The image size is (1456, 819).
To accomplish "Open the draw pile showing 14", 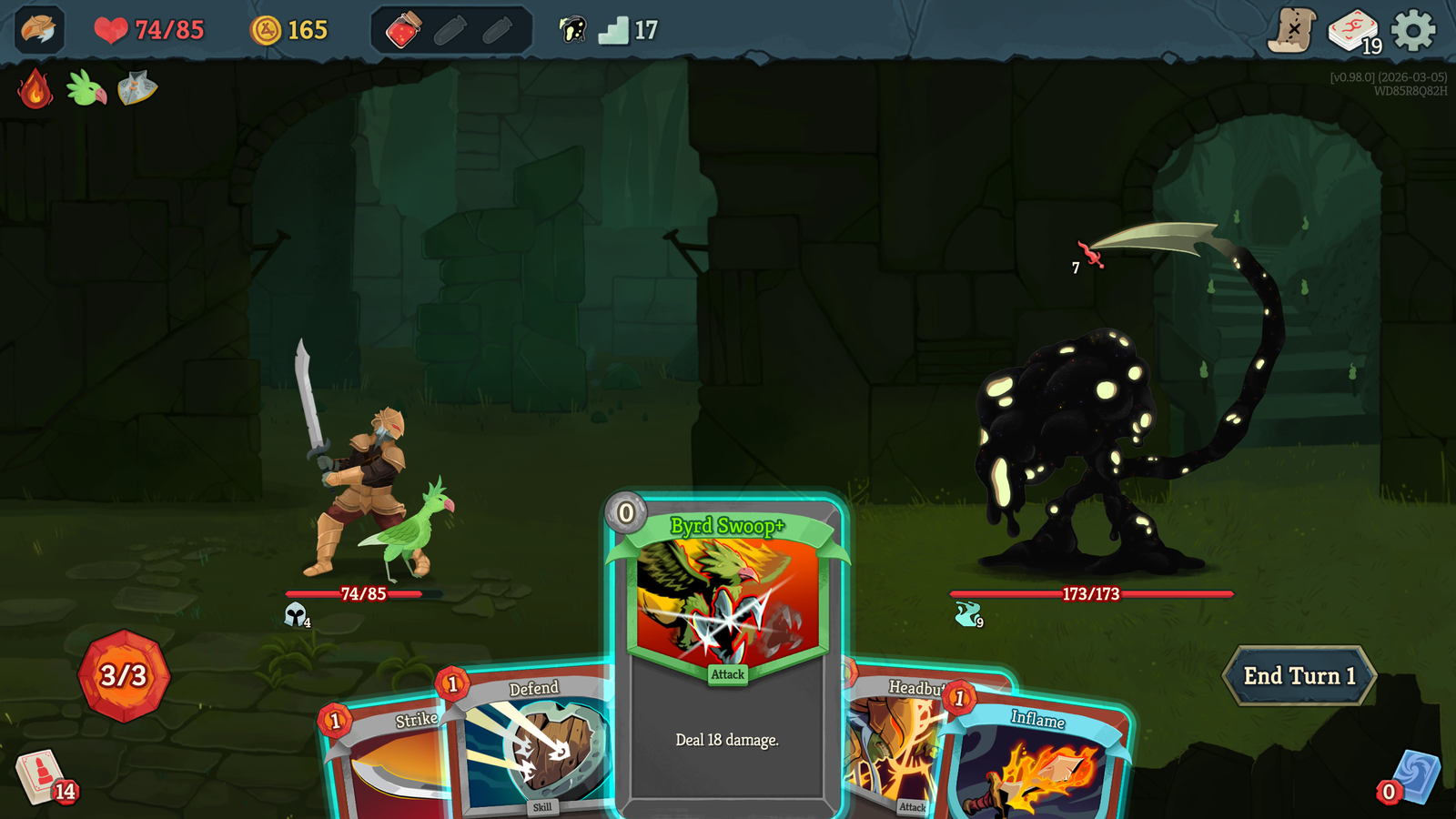I will tap(41, 778).
